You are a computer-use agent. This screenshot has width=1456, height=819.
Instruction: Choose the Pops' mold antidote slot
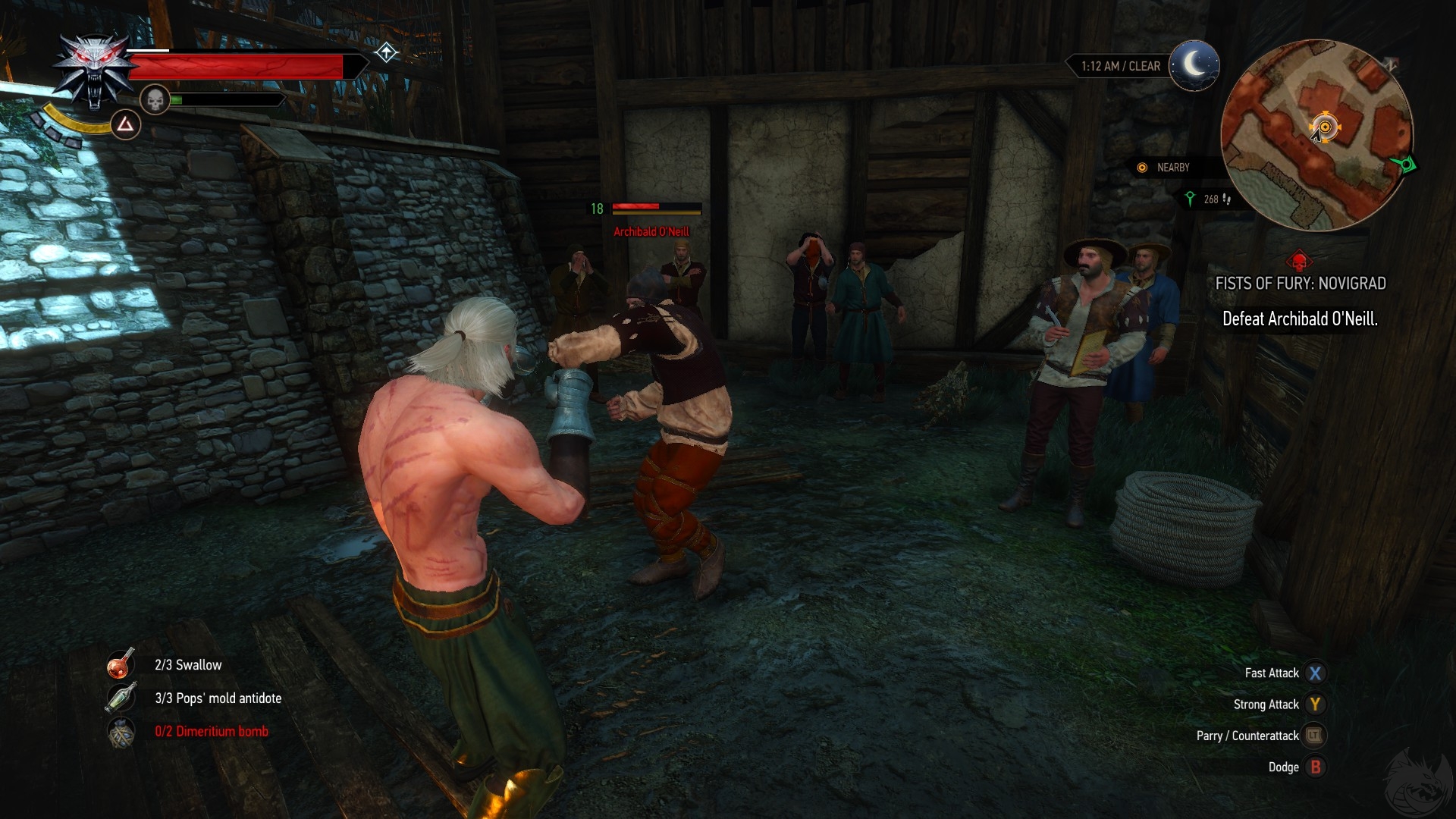point(121,698)
